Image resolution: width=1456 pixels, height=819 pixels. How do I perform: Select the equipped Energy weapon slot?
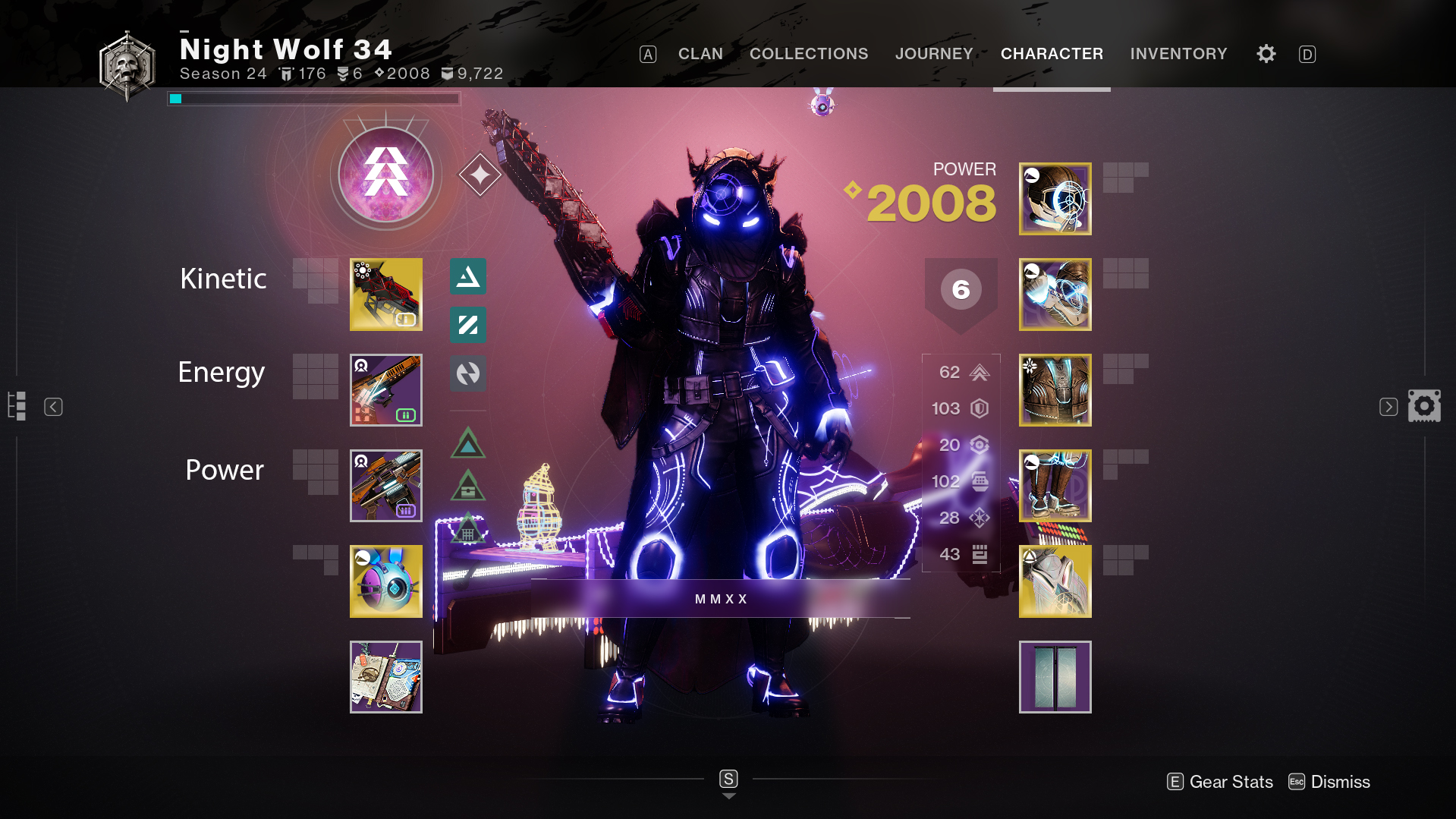pos(385,390)
